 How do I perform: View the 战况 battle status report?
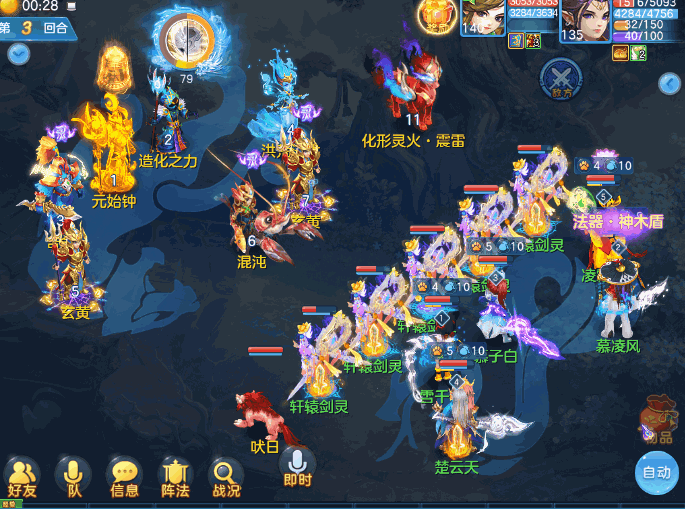coord(226,476)
